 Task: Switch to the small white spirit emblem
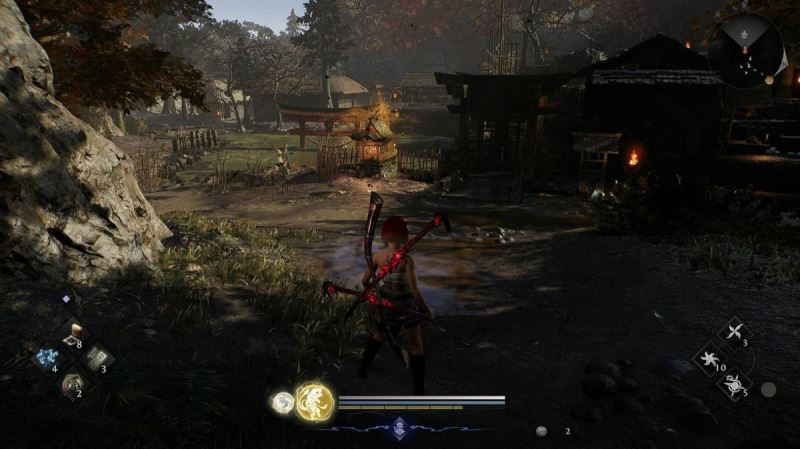point(283,402)
